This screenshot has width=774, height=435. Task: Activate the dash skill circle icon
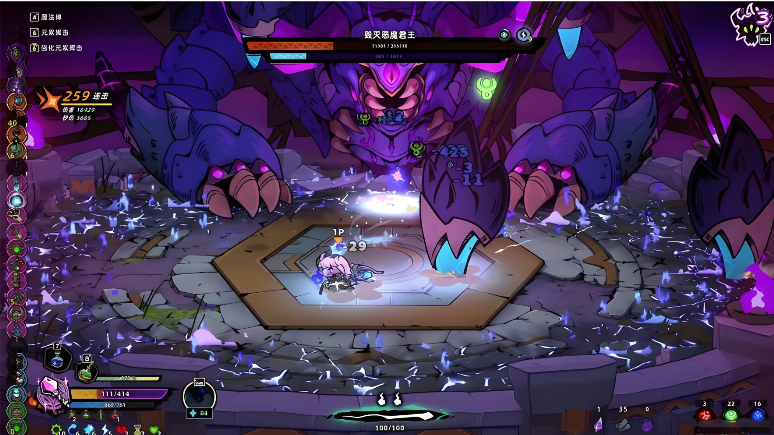point(199,397)
